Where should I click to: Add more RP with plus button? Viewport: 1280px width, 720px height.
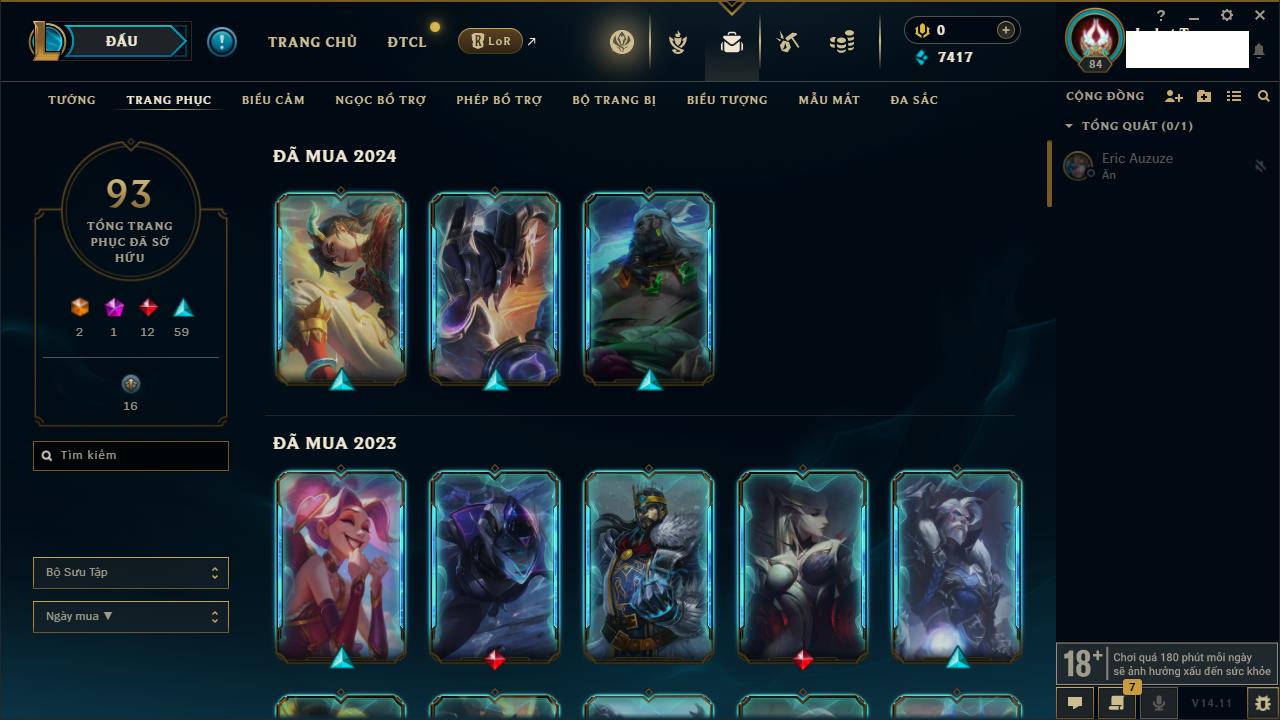pos(1006,30)
